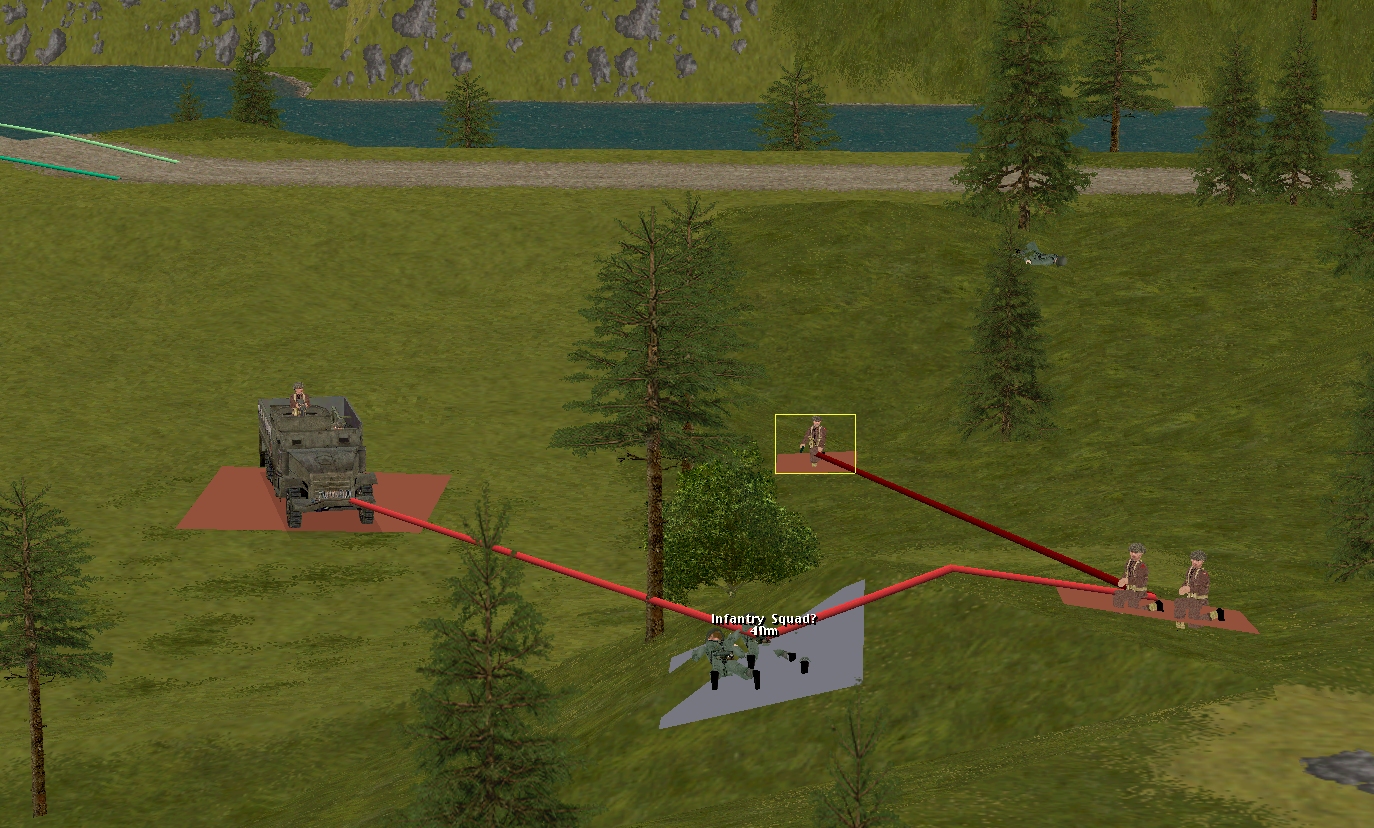Click the enemy "Infantry Squad?" contact
The height and width of the screenshot is (828, 1374).
tap(736, 657)
